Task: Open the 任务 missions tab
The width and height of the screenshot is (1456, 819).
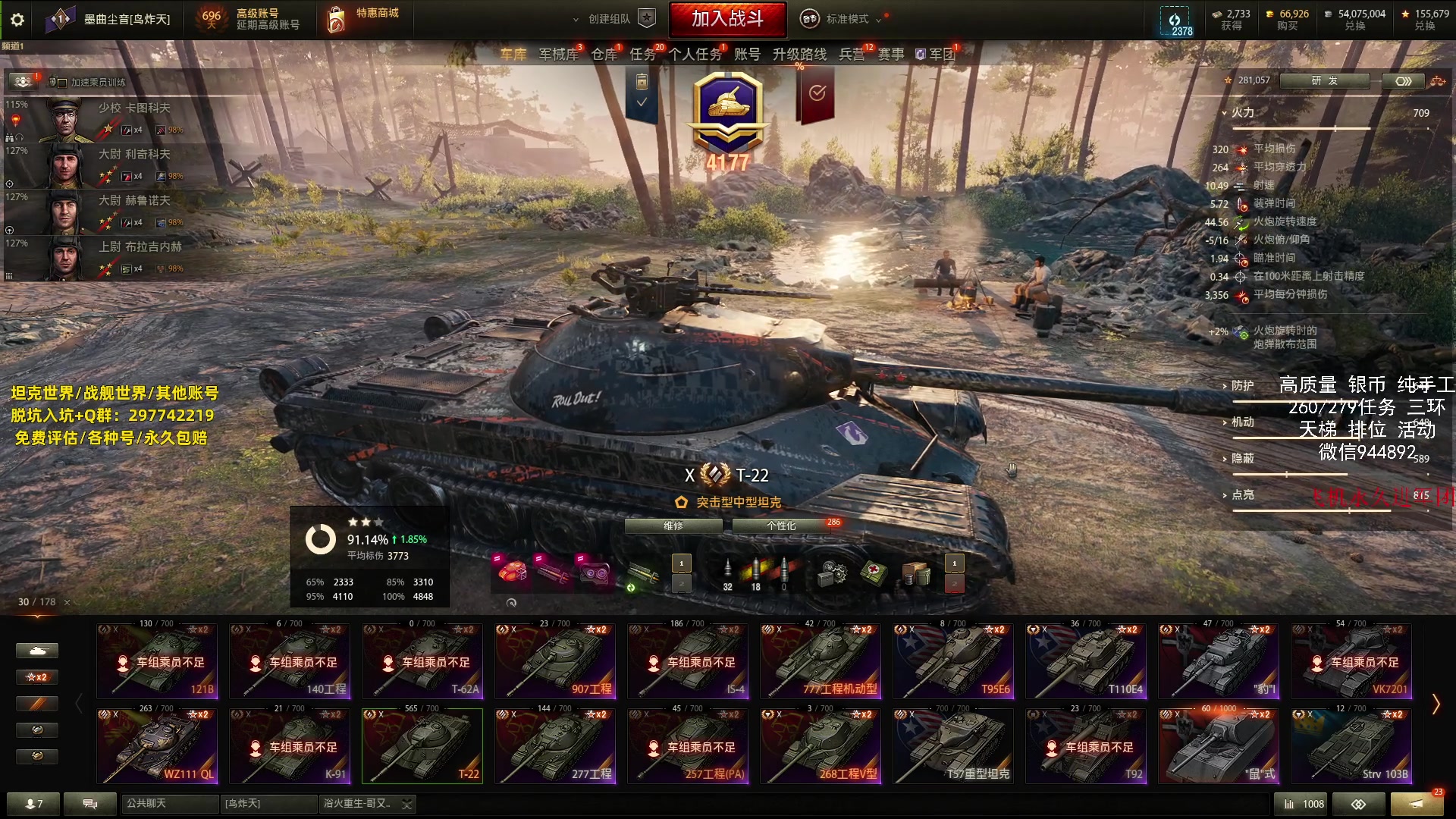Action: point(643,54)
